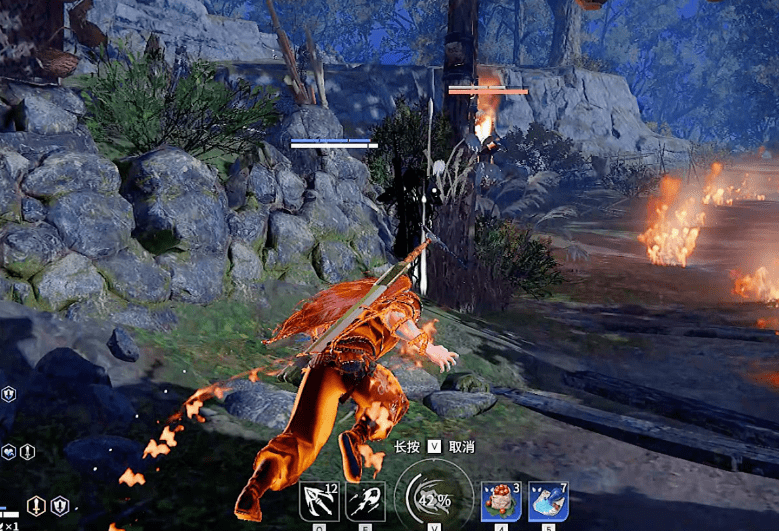The width and height of the screenshot is (779, 531).
Task: Click the blue heart buff icon
Action: click(x=8, y=452)
